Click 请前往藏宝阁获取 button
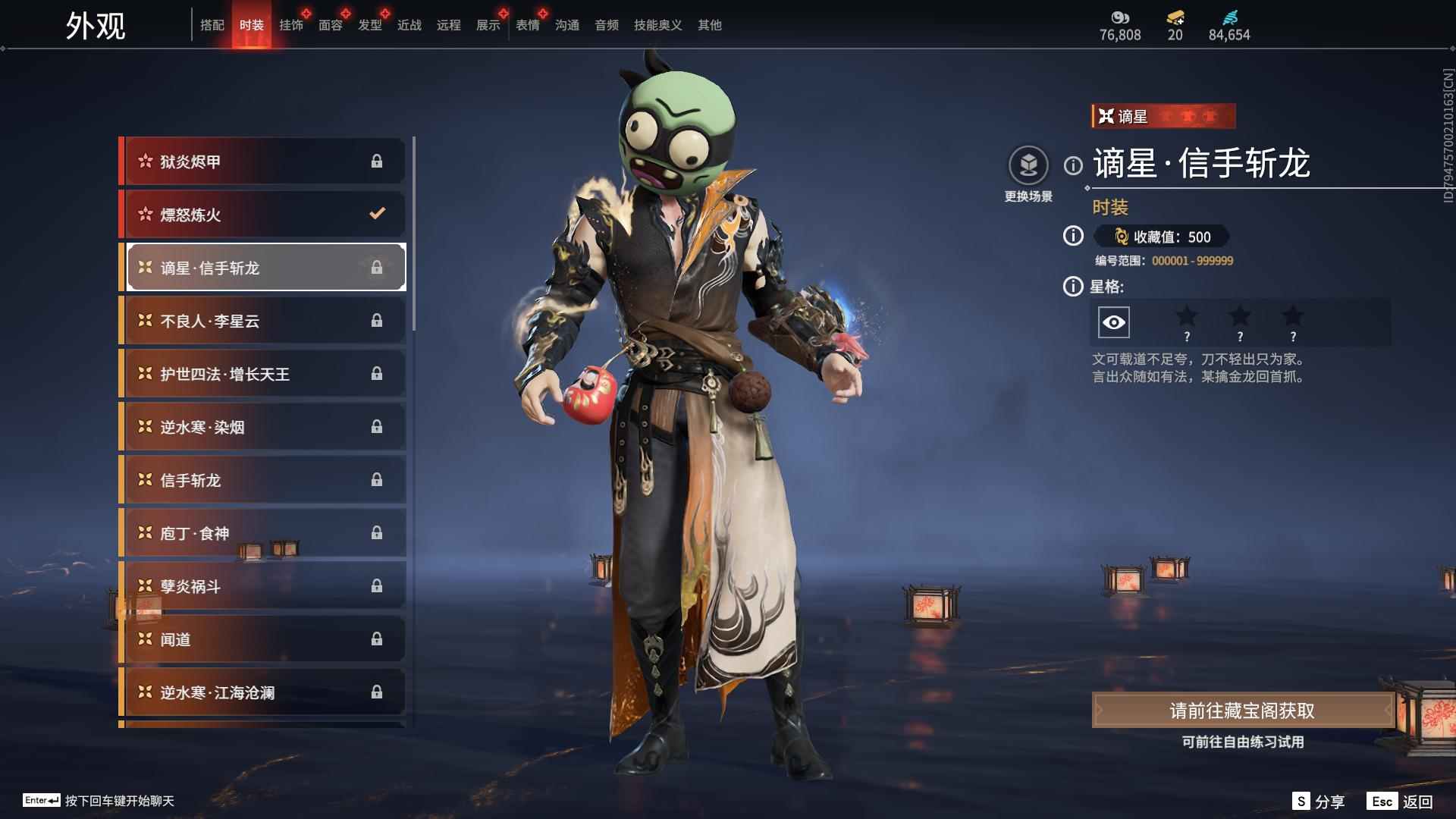The image size is (1456, 819). [1242, 711]
